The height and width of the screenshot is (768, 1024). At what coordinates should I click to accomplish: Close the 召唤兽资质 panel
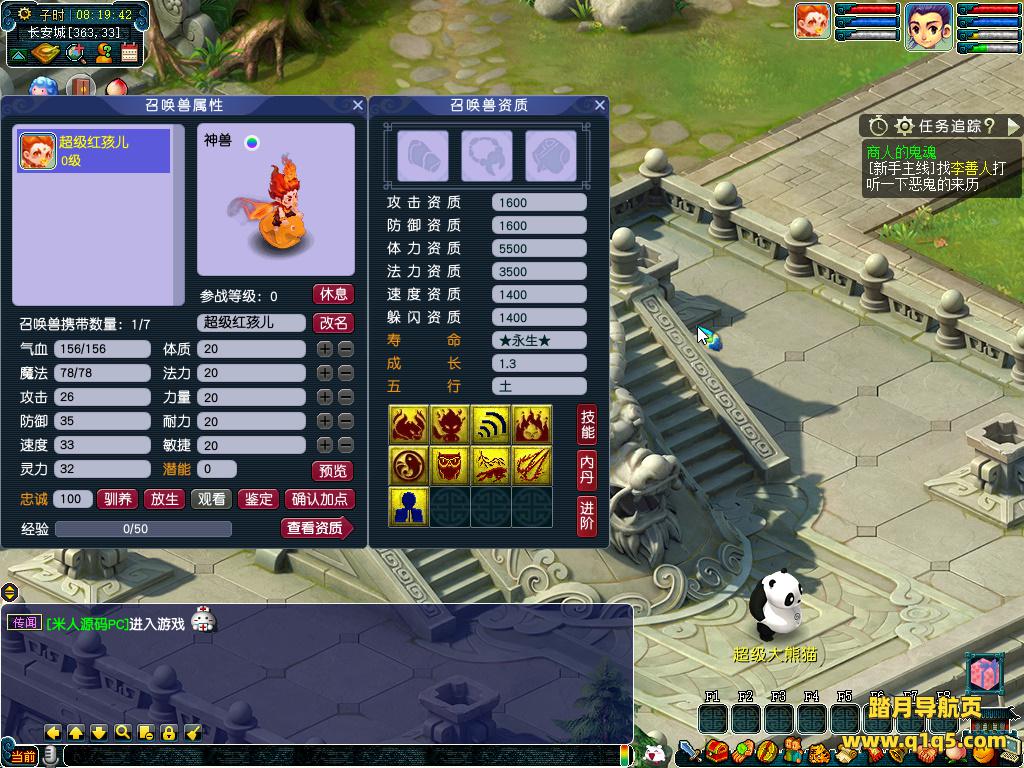pyautogui.click(x=600, y=105)
